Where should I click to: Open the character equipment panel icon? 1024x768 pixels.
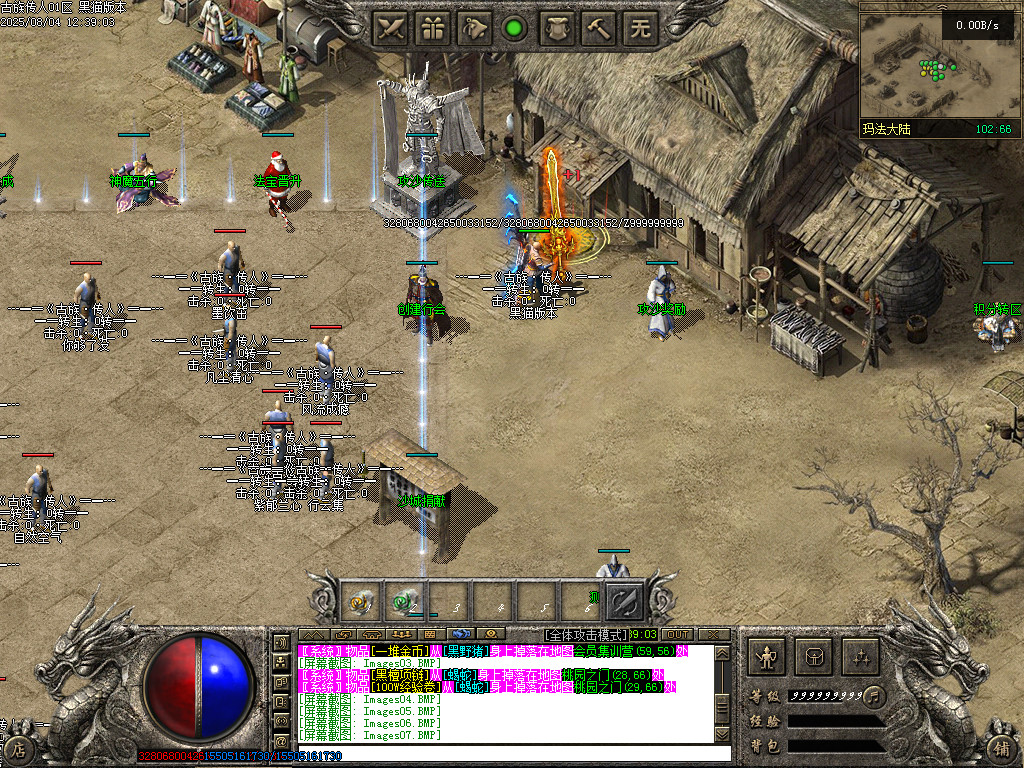point(768,657)
